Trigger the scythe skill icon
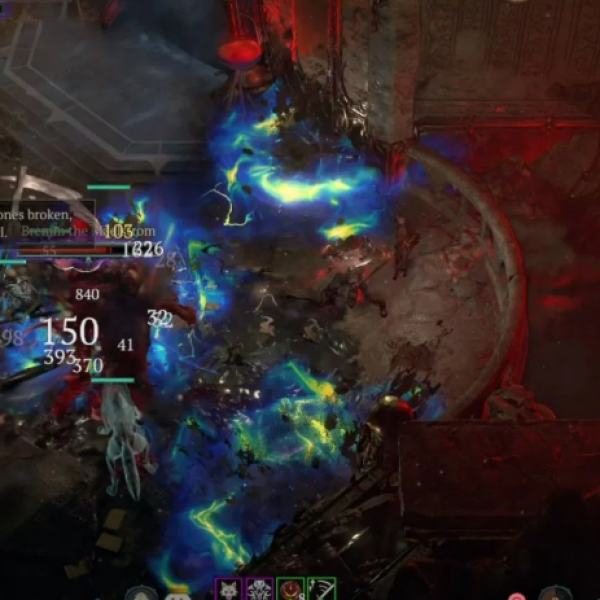Viewport: 600px width, 600px height. (x=321, y=590)
